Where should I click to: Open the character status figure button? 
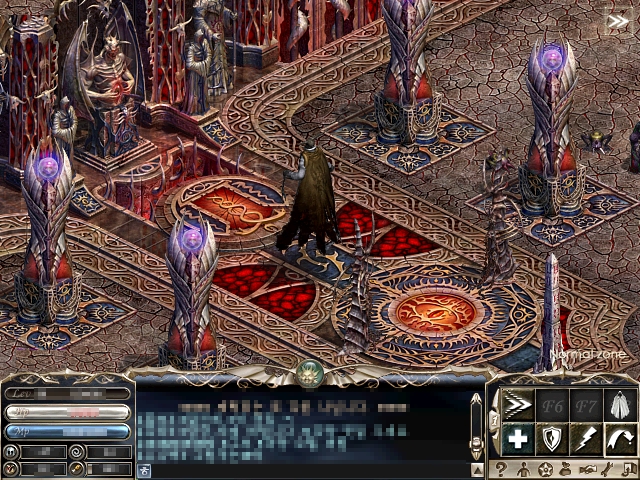(x=523, y=470)
